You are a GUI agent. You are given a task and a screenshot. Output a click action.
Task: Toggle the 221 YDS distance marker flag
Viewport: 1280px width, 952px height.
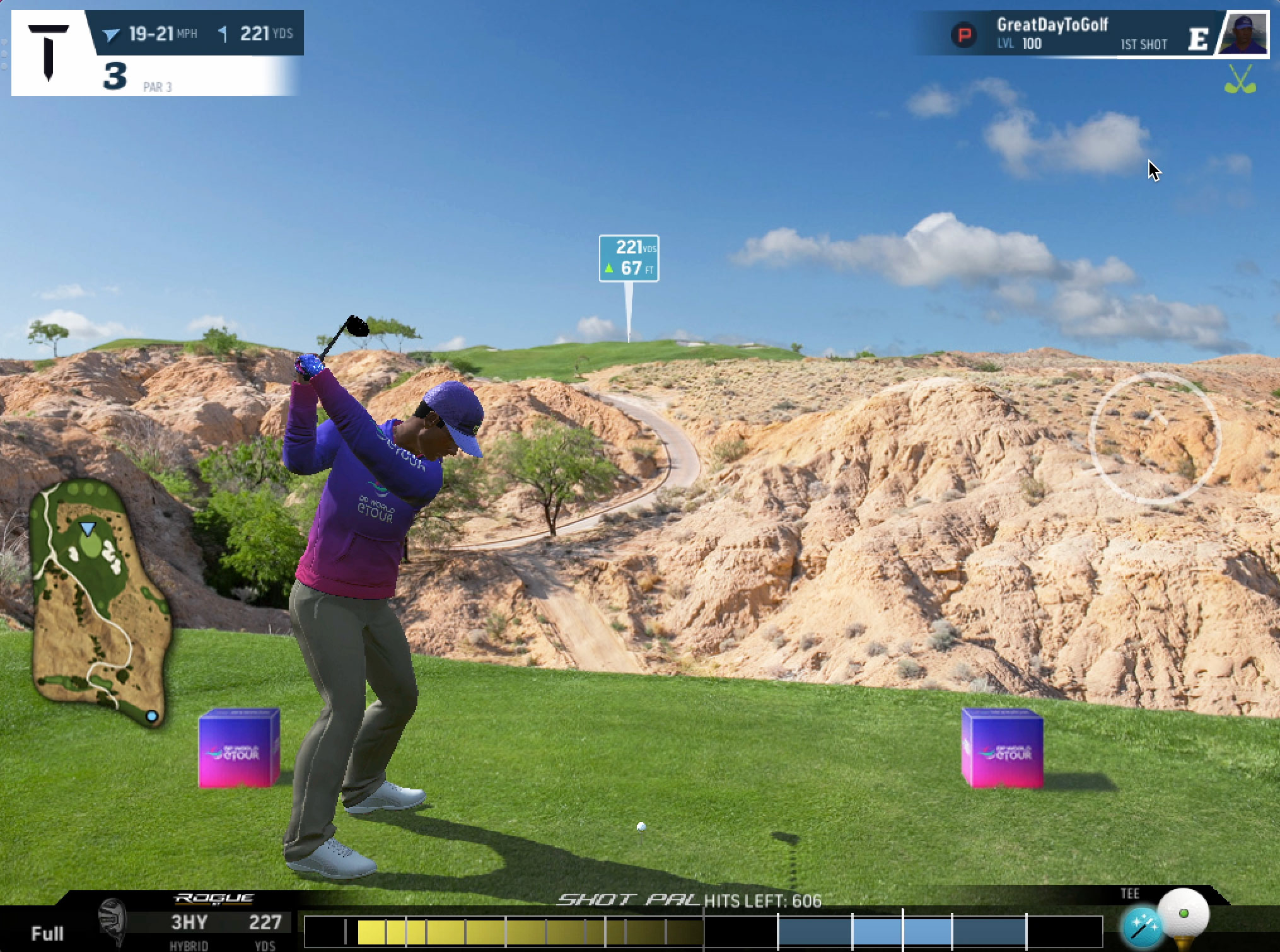pyautogui.click(x=629, y=257)
